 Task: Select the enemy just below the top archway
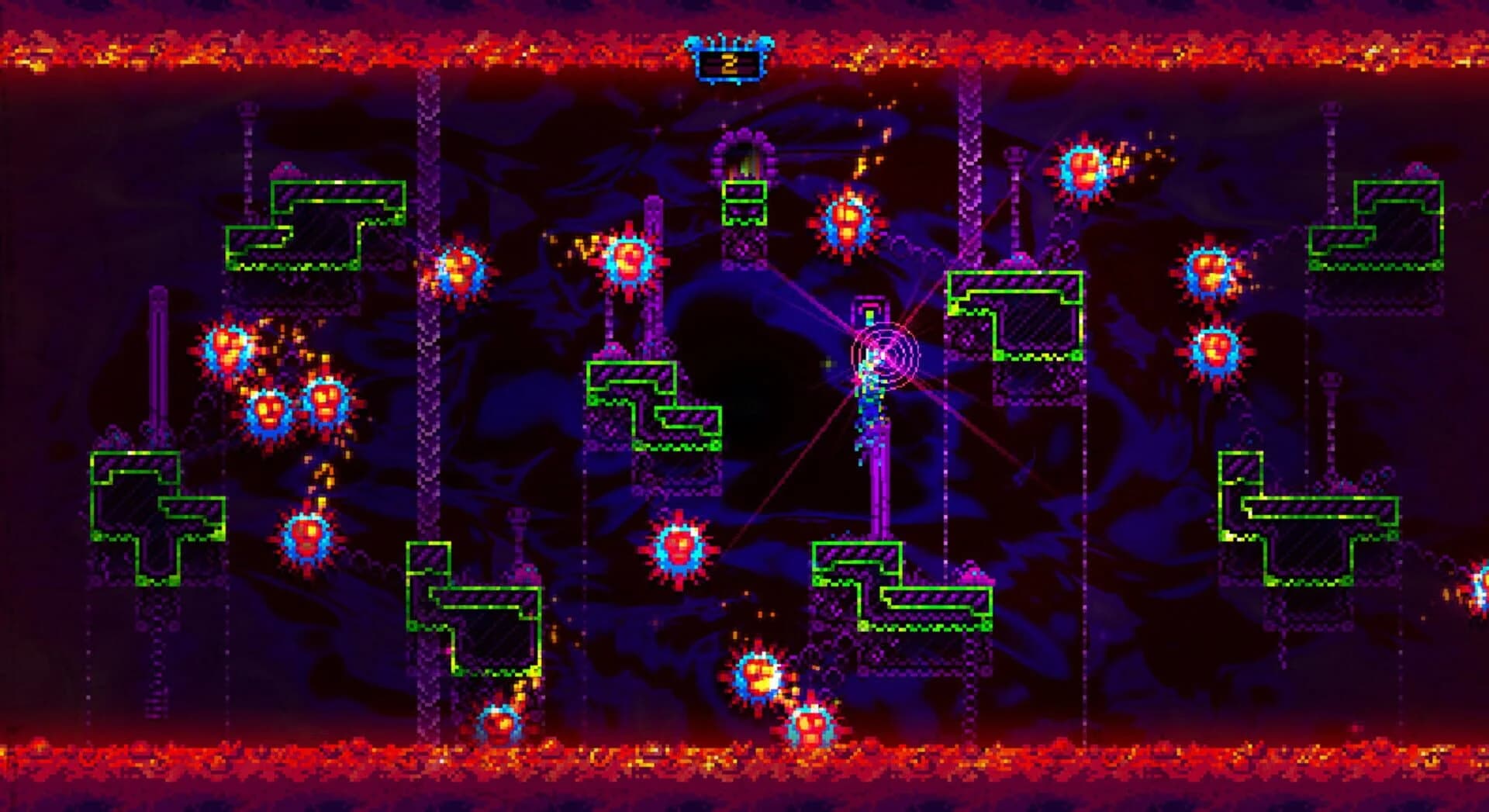pos(845,221)
